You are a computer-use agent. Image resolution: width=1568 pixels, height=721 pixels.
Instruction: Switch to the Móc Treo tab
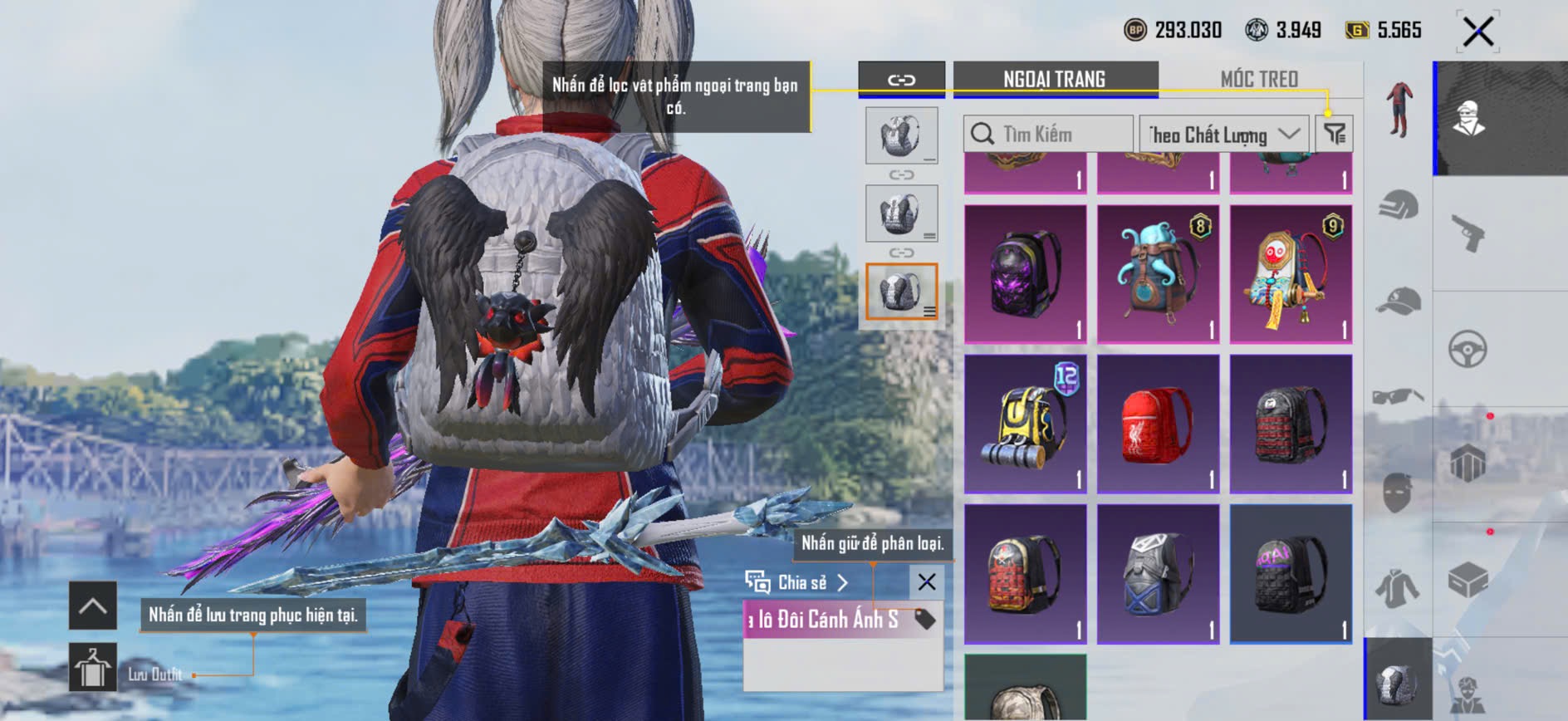pos(1259,79)
